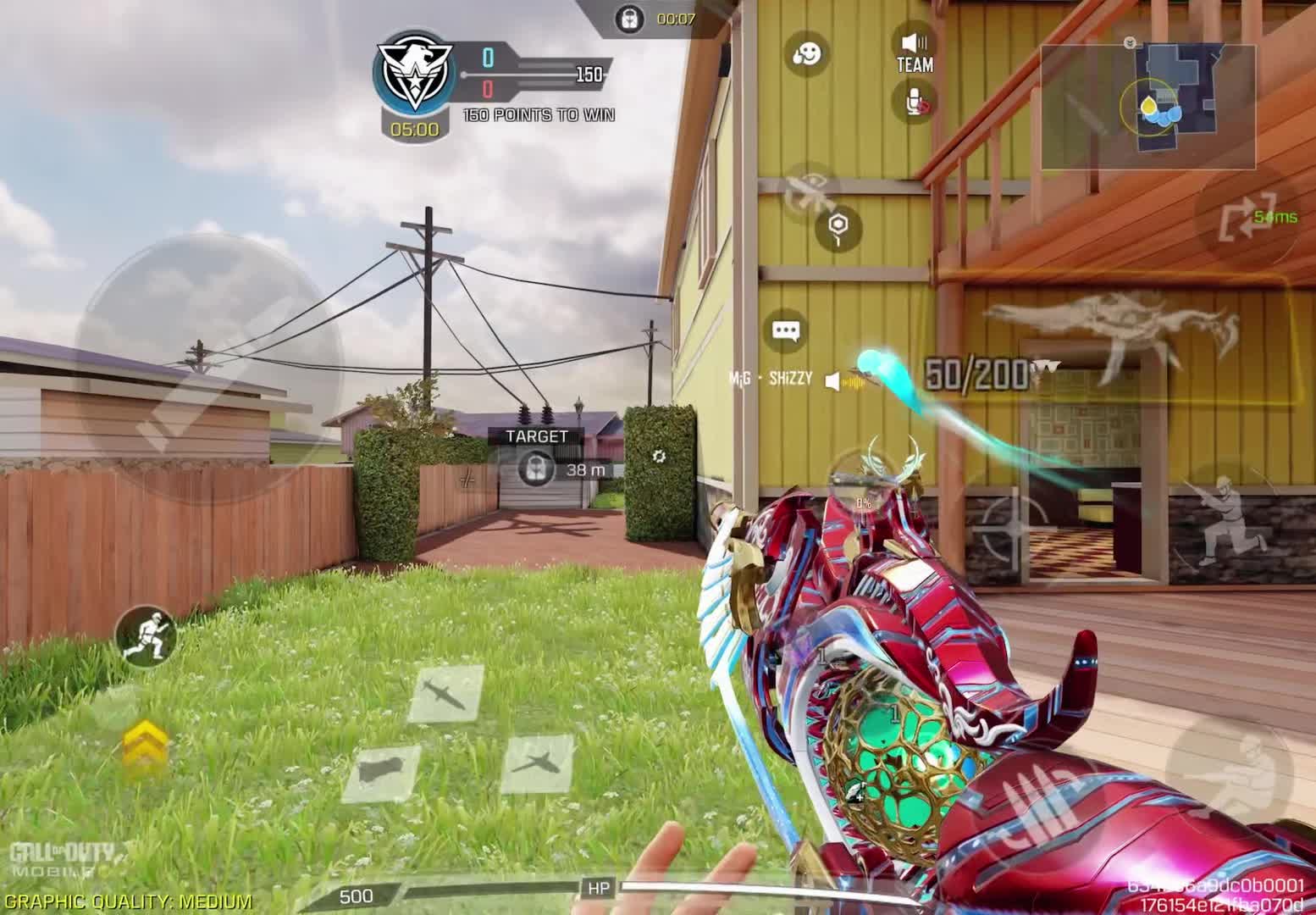1316x915 pixels.
Task: Activate the missile scorestreak slot
Action: (446, 692)
